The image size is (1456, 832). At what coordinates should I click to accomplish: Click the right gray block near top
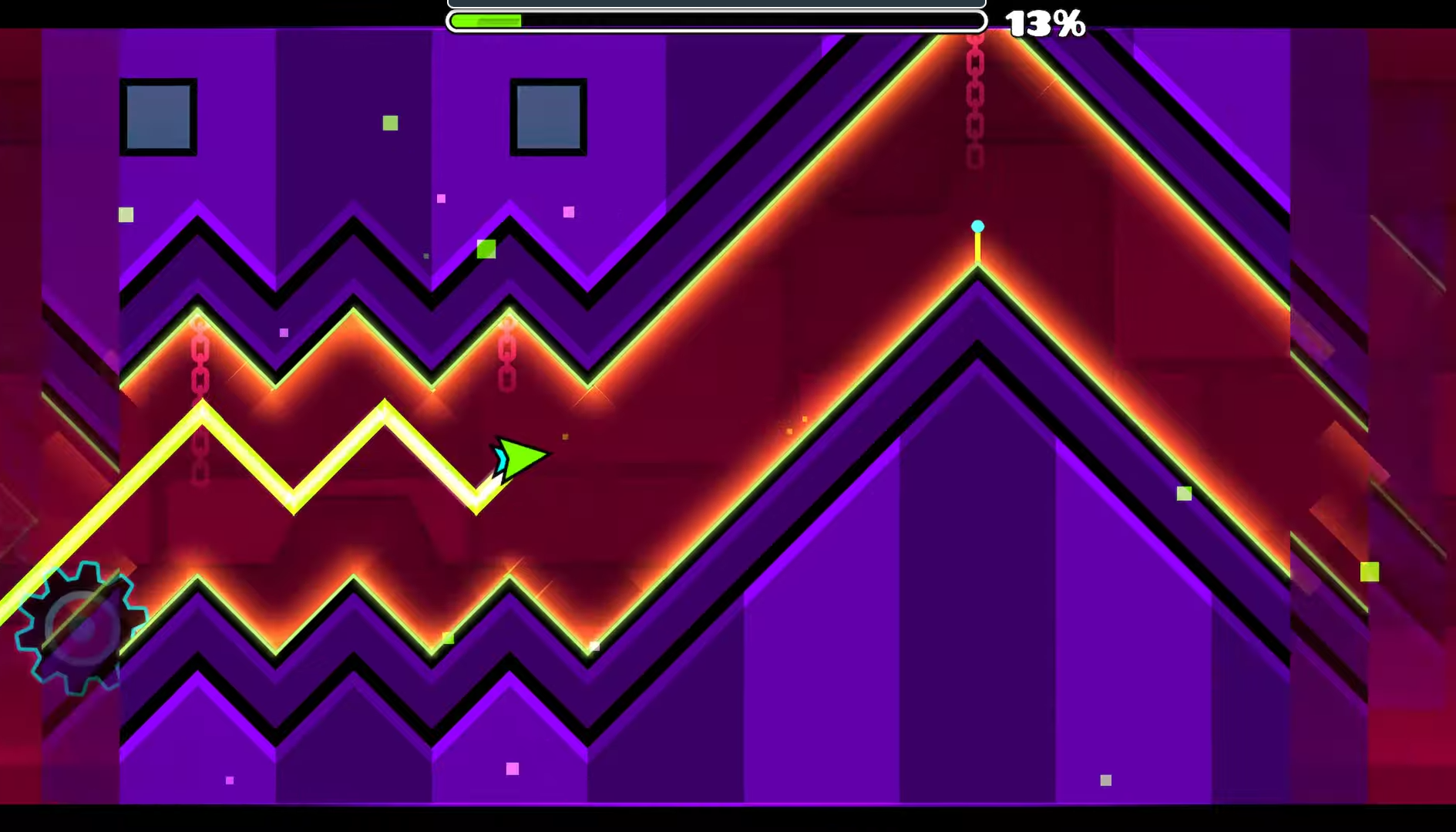[x=549, y=116]
